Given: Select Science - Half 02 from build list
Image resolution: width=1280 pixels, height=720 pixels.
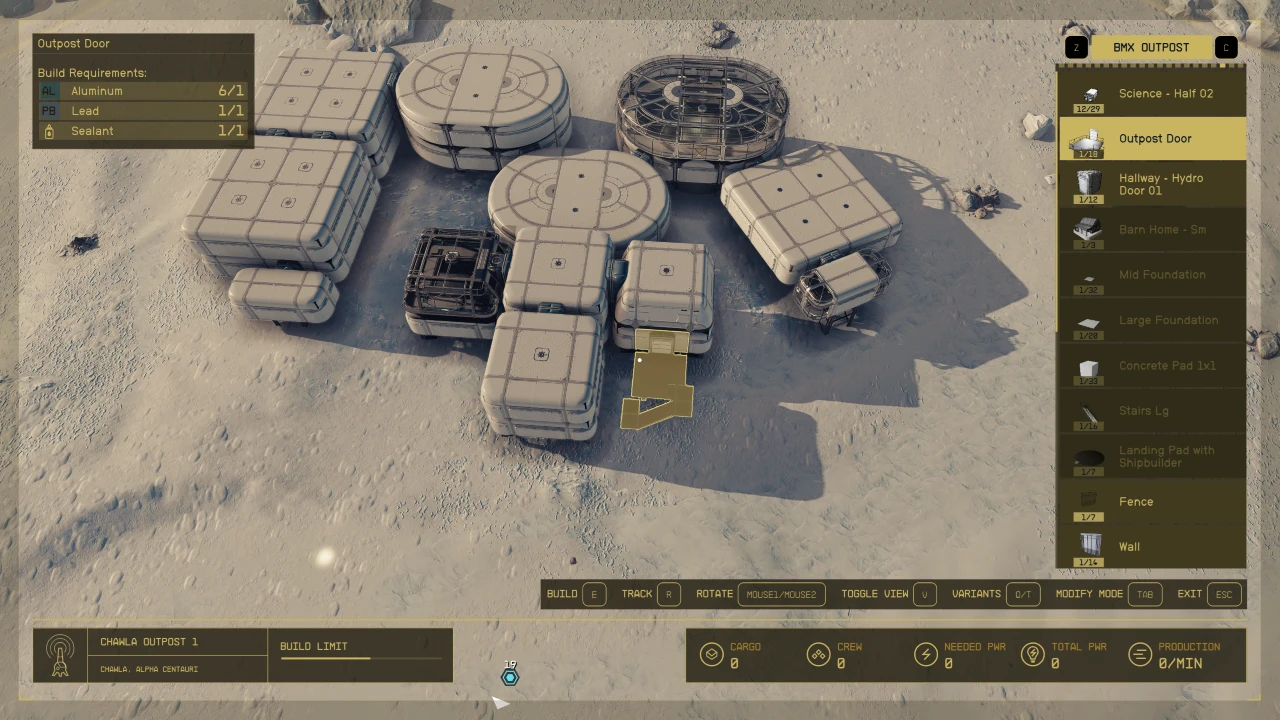Looking at the screenshot, I should pos(1152,94).
